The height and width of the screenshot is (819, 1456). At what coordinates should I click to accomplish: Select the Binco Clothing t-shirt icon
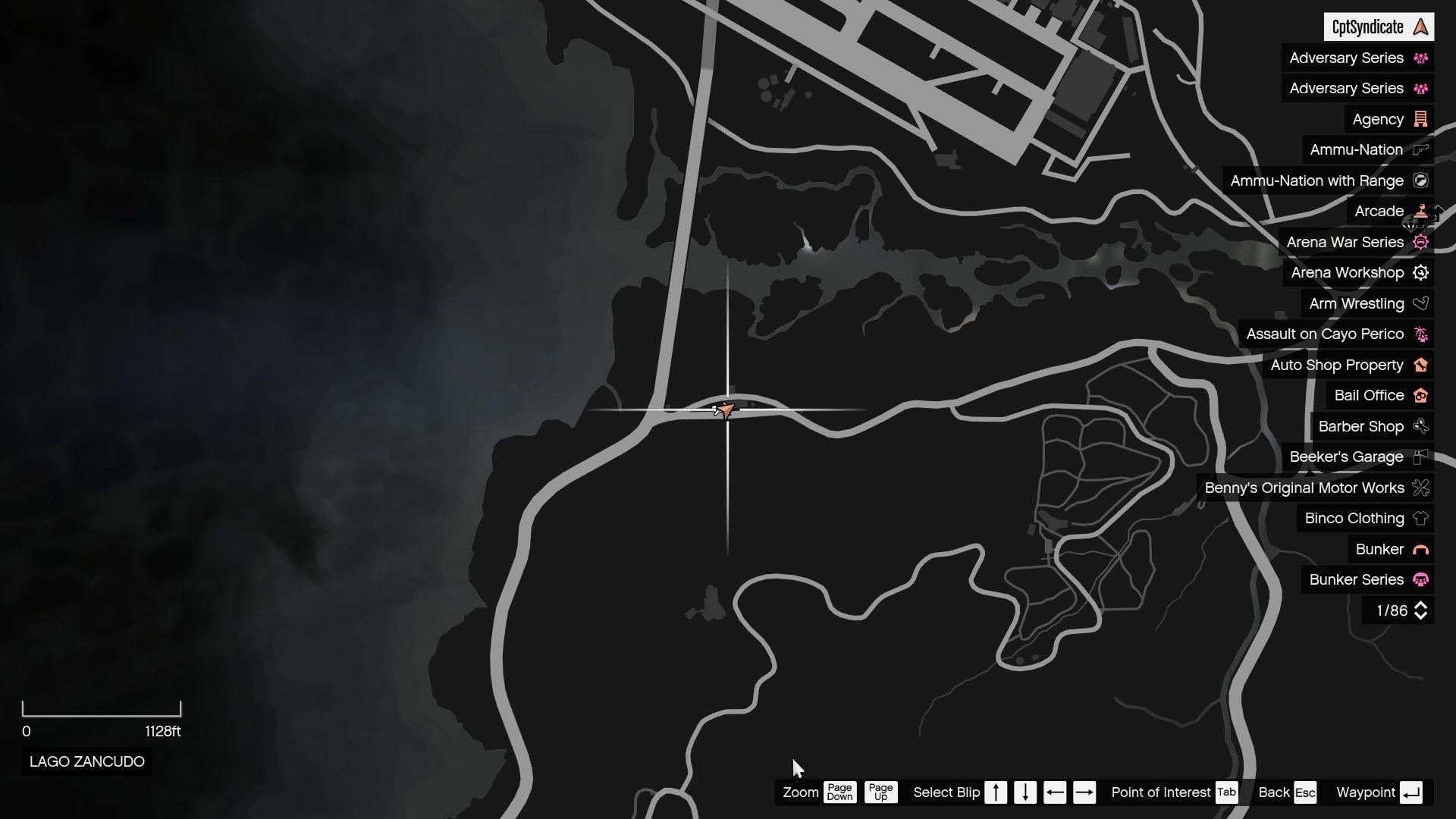(x=1419, y=518)
